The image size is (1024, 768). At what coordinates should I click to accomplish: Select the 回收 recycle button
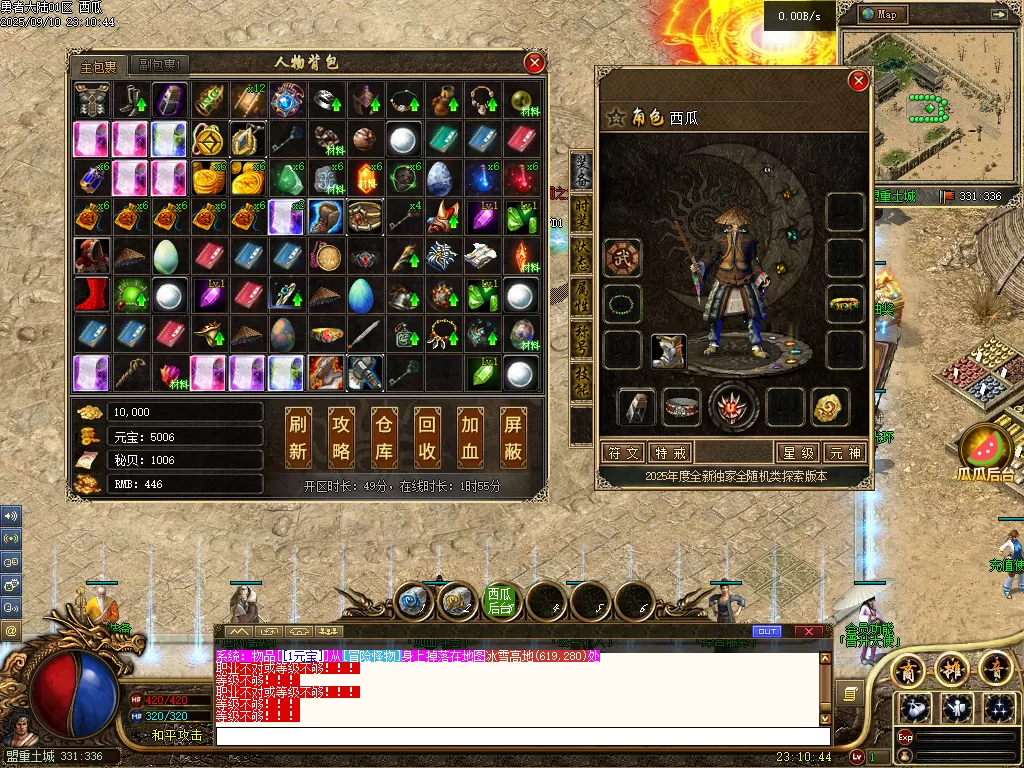point(427,438)
